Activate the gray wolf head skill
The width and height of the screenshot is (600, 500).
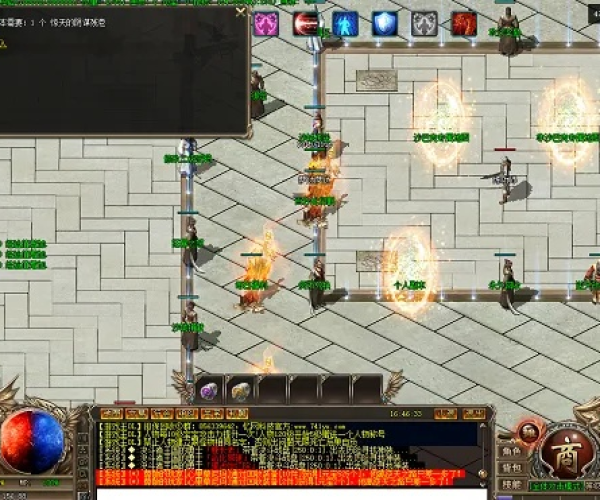tap(425, 24)
